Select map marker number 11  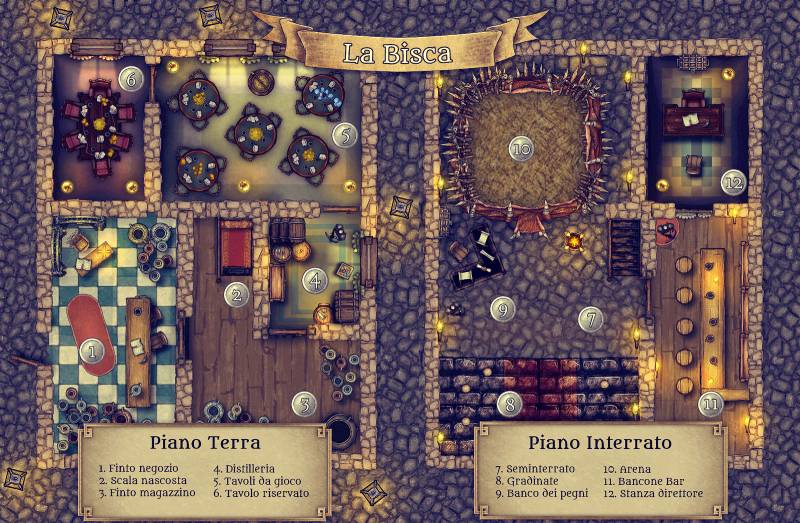711,404
